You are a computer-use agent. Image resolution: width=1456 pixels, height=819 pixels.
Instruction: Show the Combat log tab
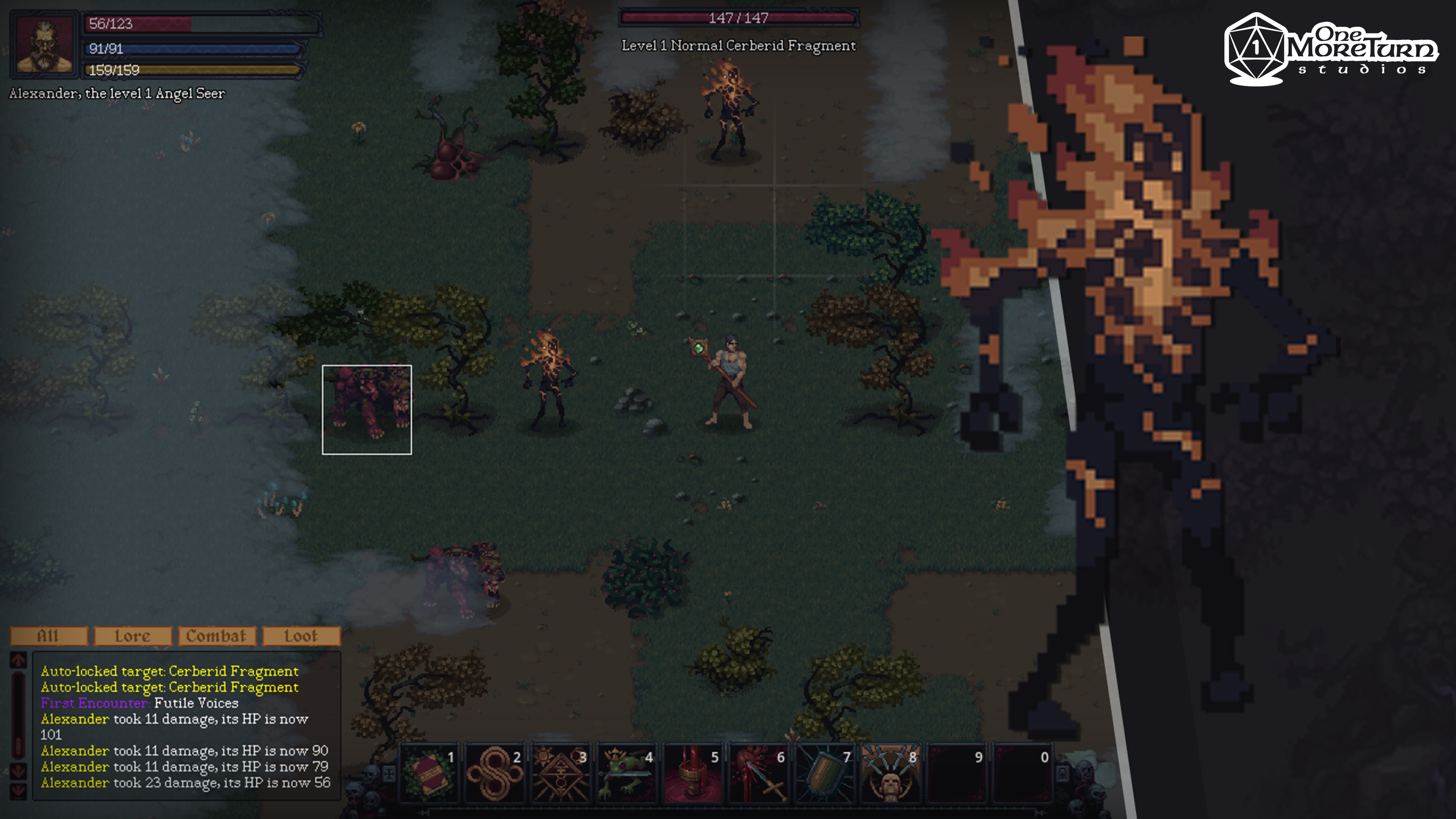coord(217,636)
